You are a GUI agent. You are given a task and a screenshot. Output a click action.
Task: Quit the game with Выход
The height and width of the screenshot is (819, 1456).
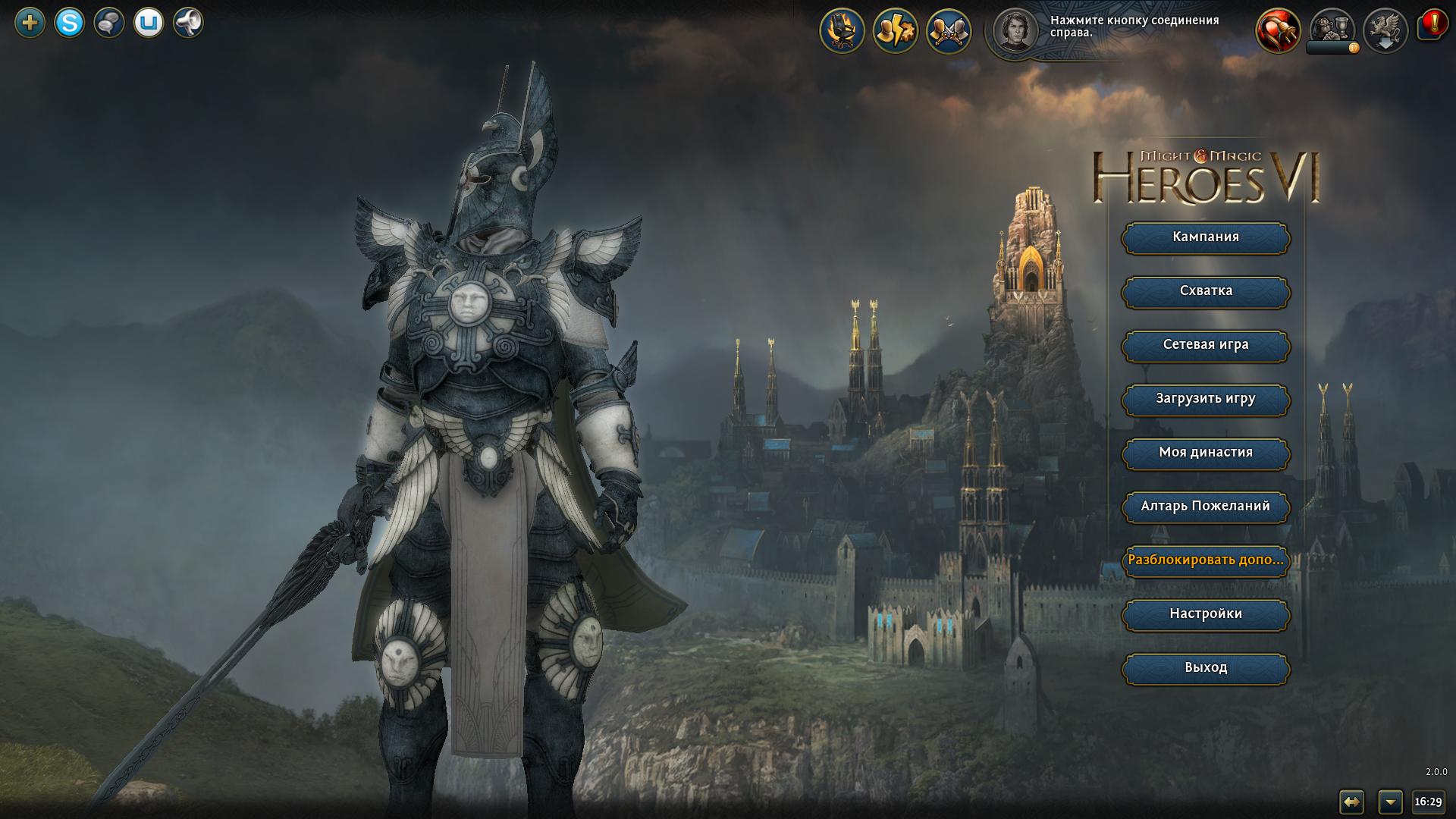pos(1206,668)
